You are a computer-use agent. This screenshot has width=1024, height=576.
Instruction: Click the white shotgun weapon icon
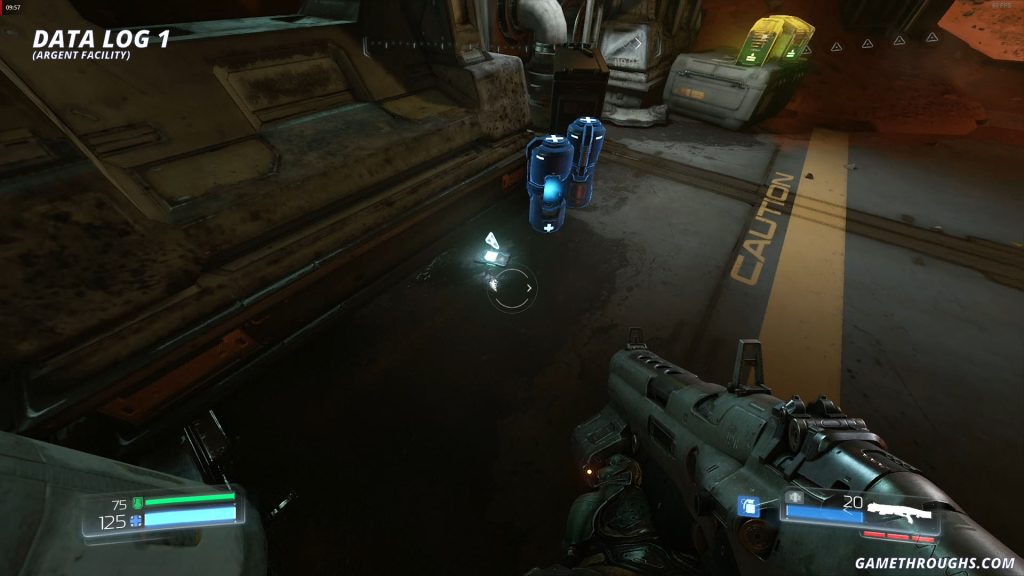pyautogui.click(x=899, y=515)
